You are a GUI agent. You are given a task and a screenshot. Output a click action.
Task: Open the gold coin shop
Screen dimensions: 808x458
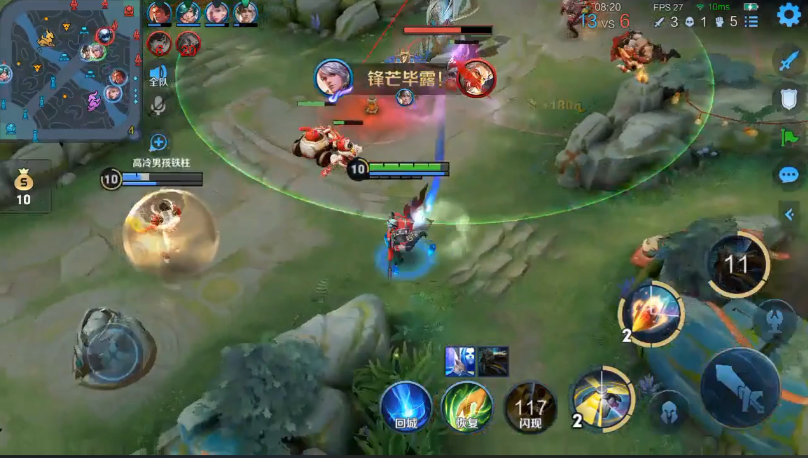[x=23, y=185]
